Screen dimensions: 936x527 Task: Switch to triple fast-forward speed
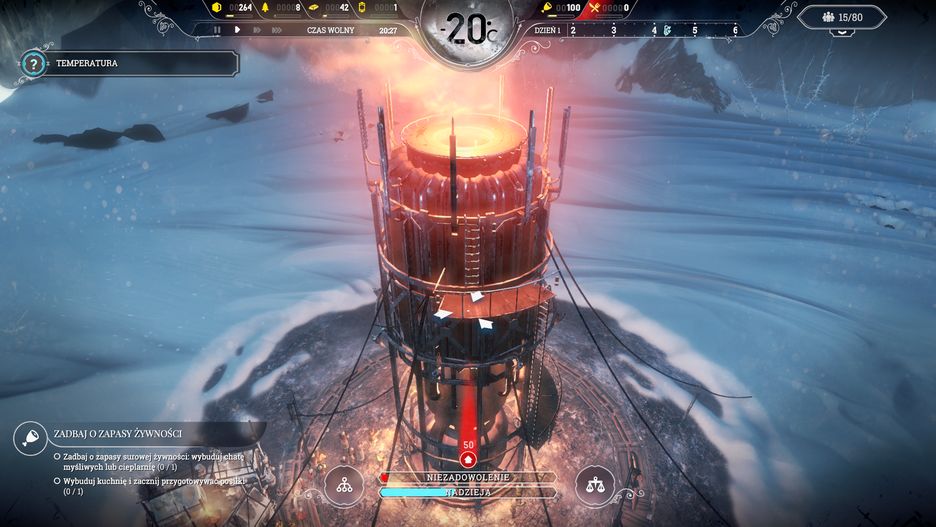pos(277,30)
